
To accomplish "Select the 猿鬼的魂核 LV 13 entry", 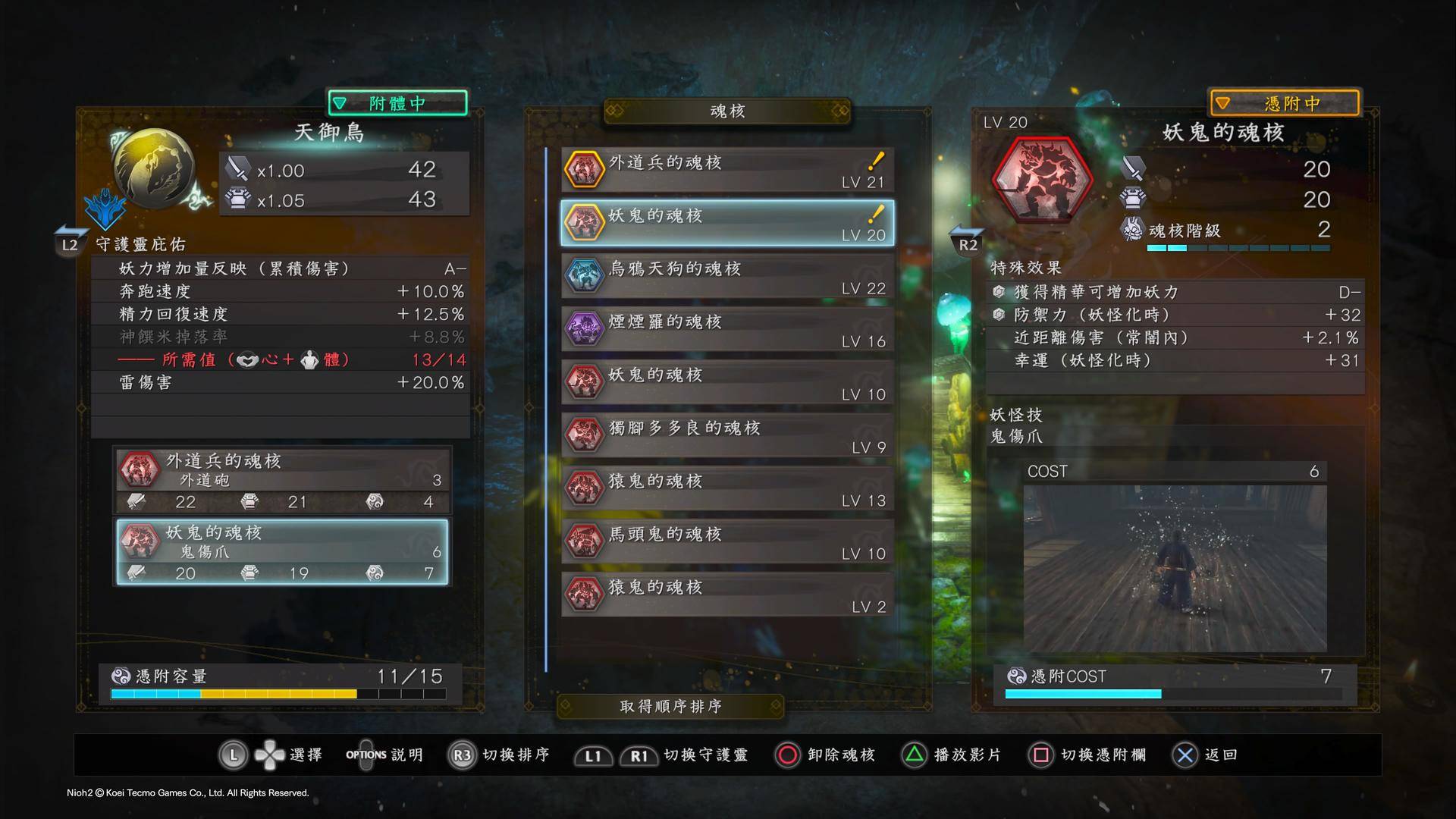I will [726, 489].
